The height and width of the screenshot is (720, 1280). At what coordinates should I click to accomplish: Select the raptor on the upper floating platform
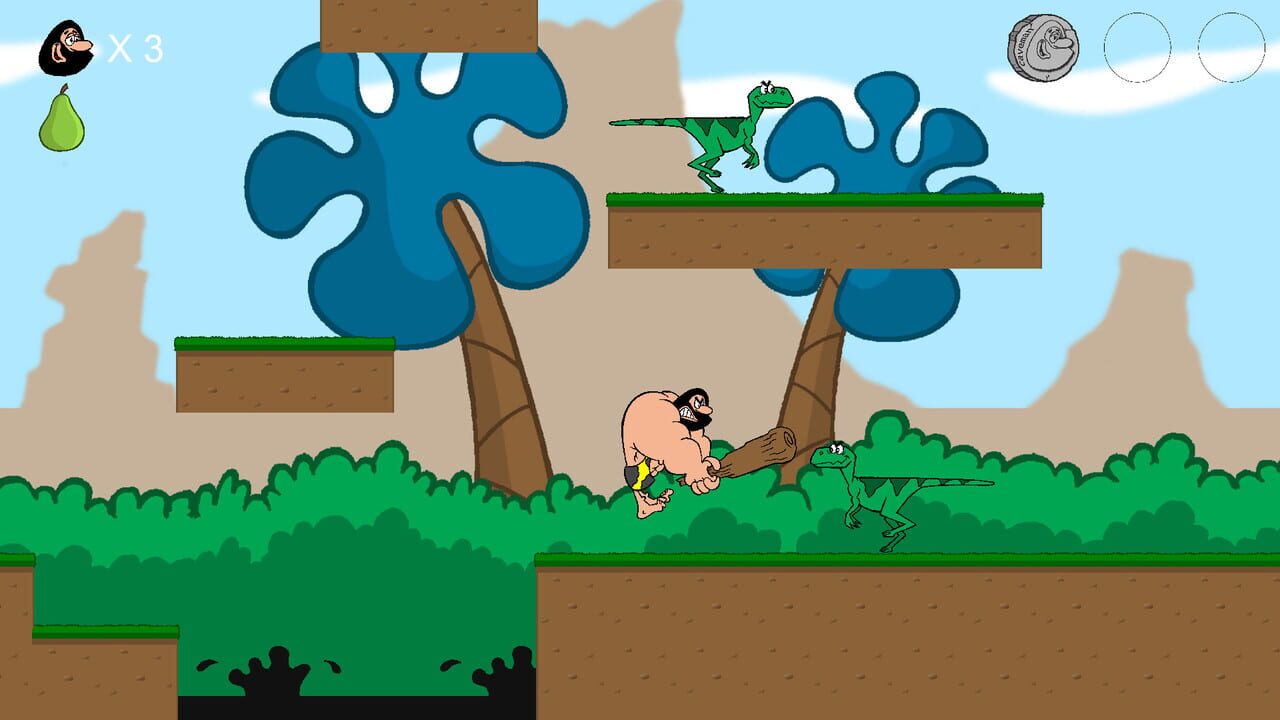[730, 135]
